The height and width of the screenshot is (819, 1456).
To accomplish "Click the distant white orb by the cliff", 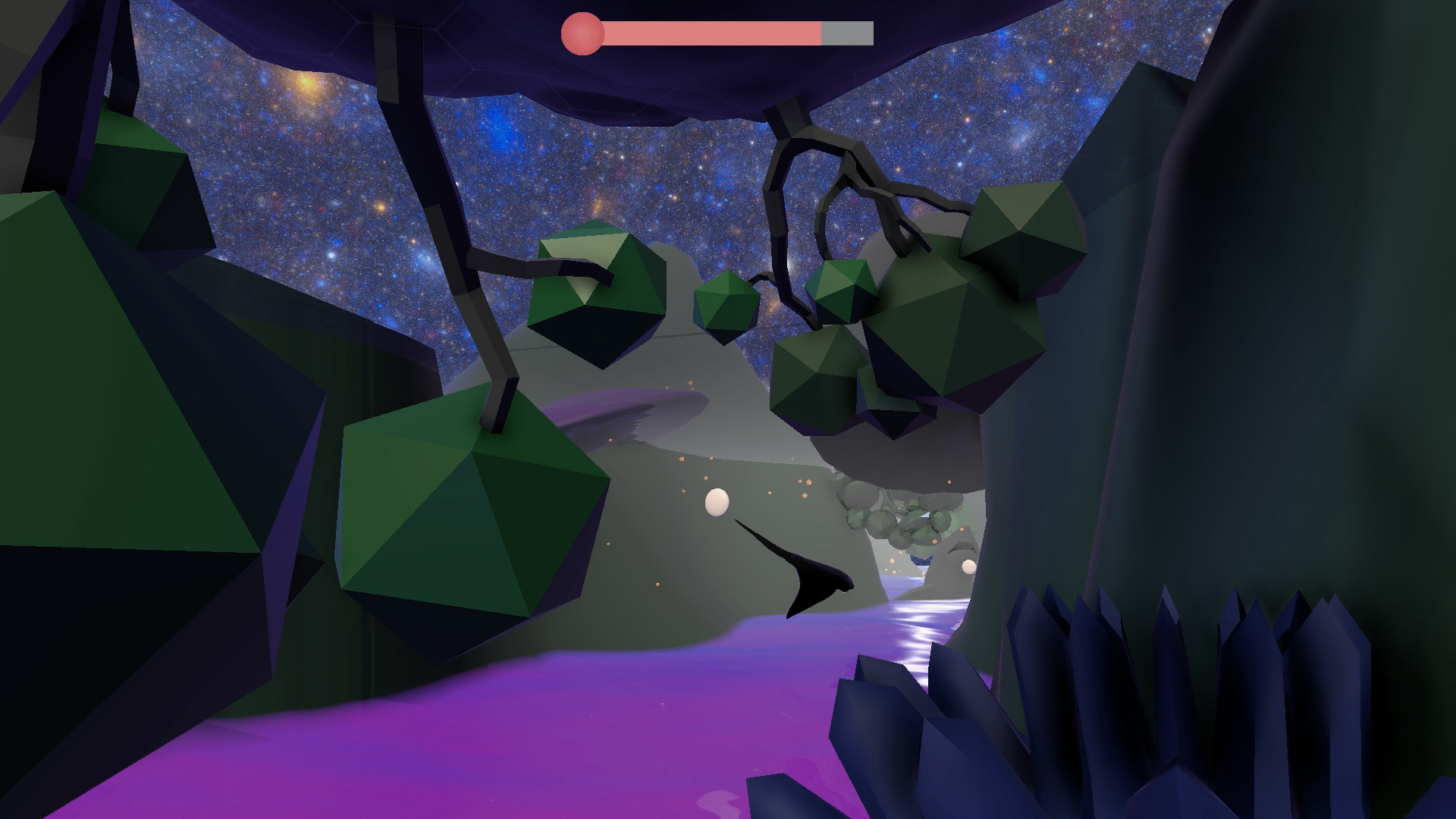I will [968, 564].
